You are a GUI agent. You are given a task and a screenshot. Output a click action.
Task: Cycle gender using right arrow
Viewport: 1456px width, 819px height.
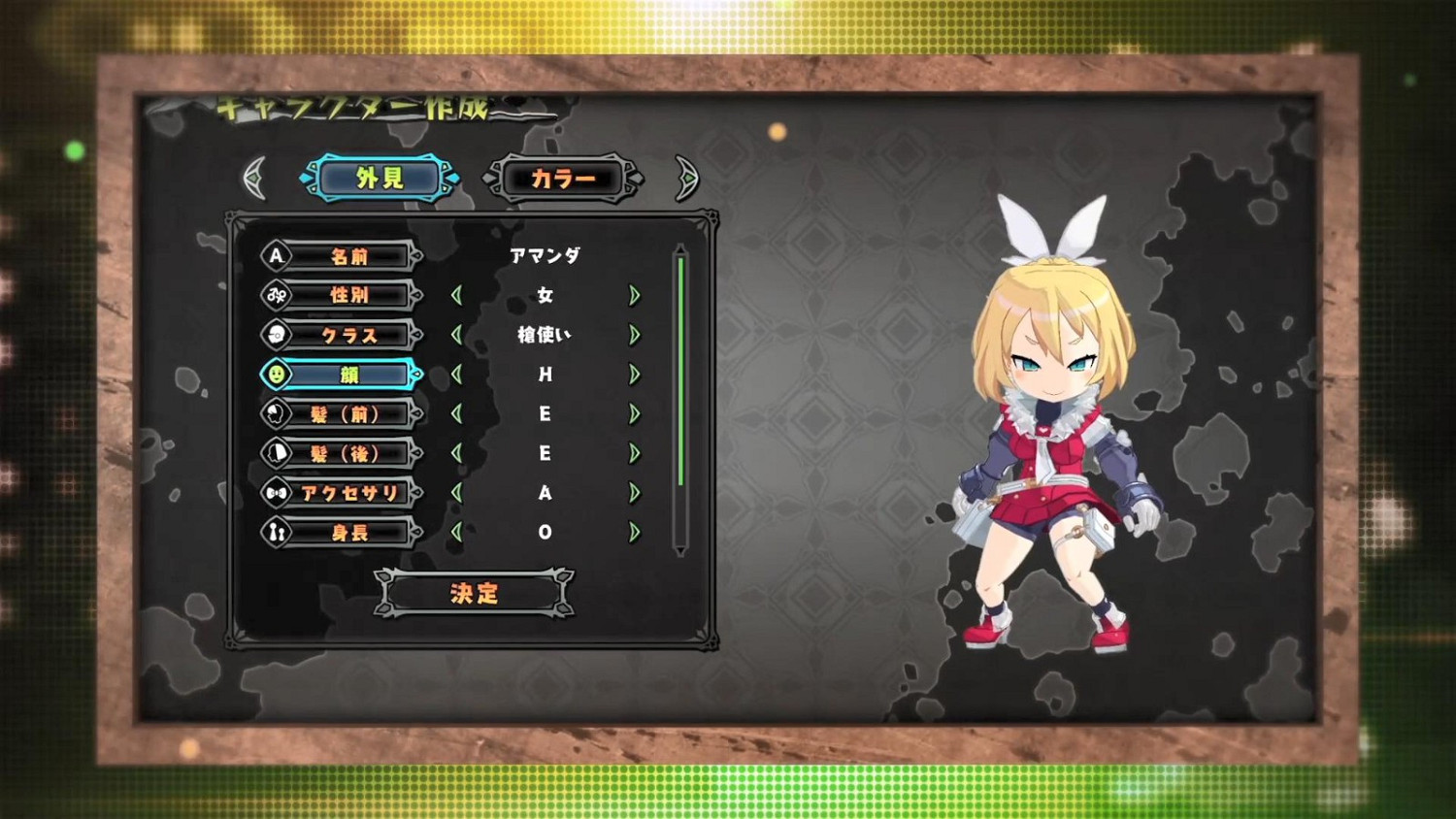point(636,295)
